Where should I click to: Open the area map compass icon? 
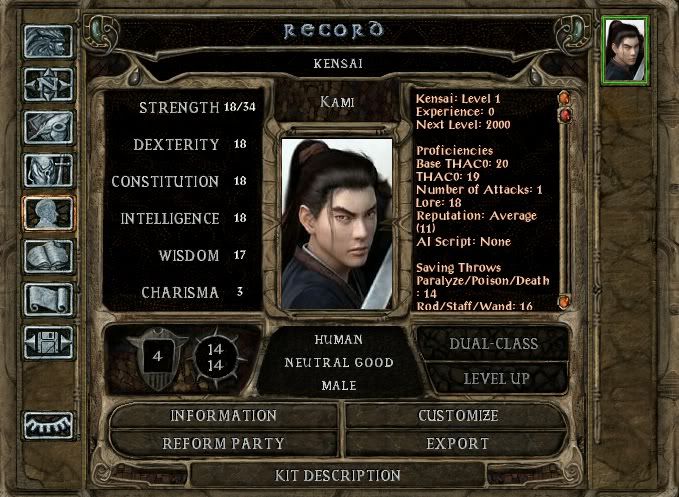pos(47,84)
